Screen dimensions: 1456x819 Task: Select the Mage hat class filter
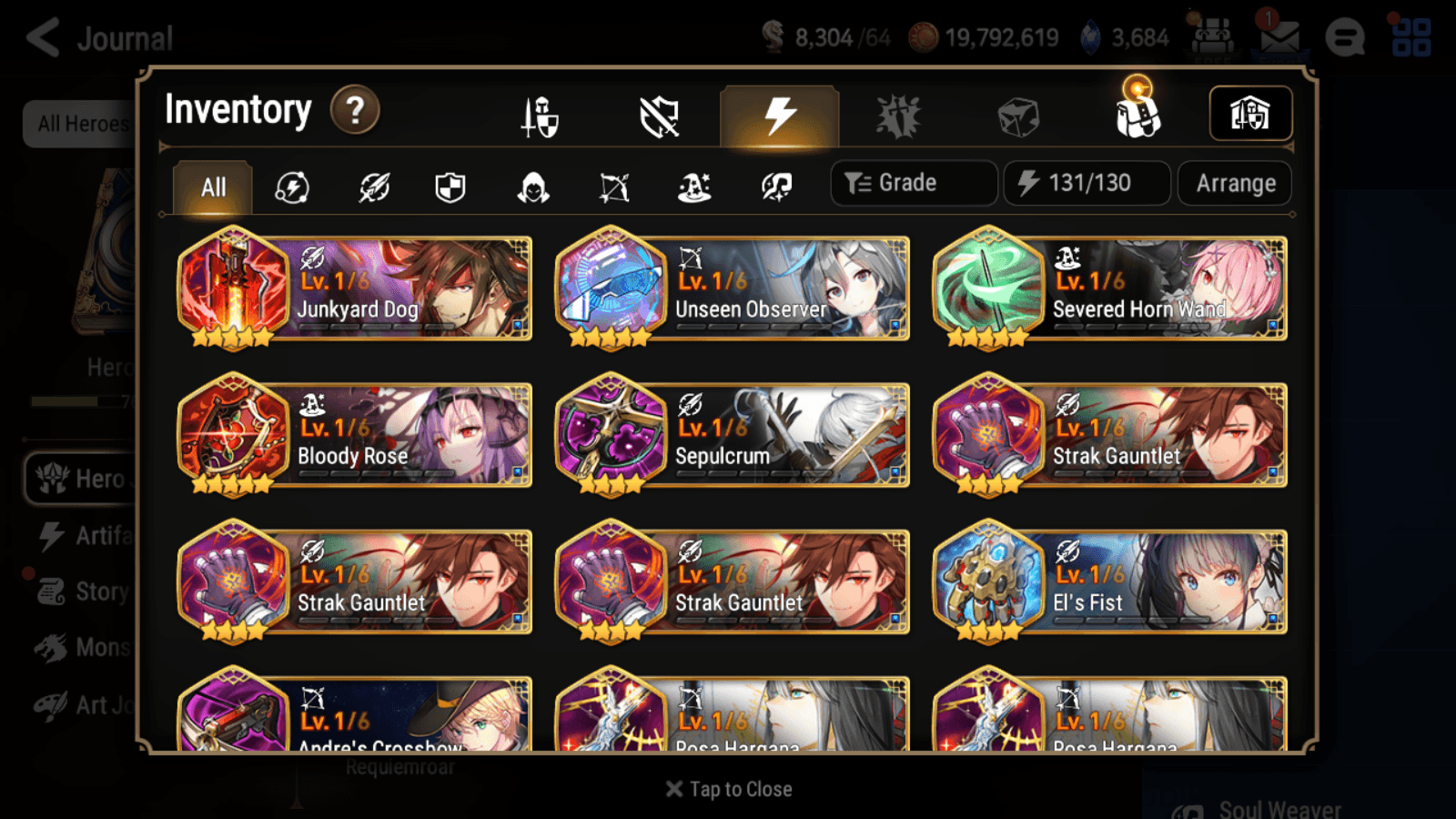coord(694,187)
